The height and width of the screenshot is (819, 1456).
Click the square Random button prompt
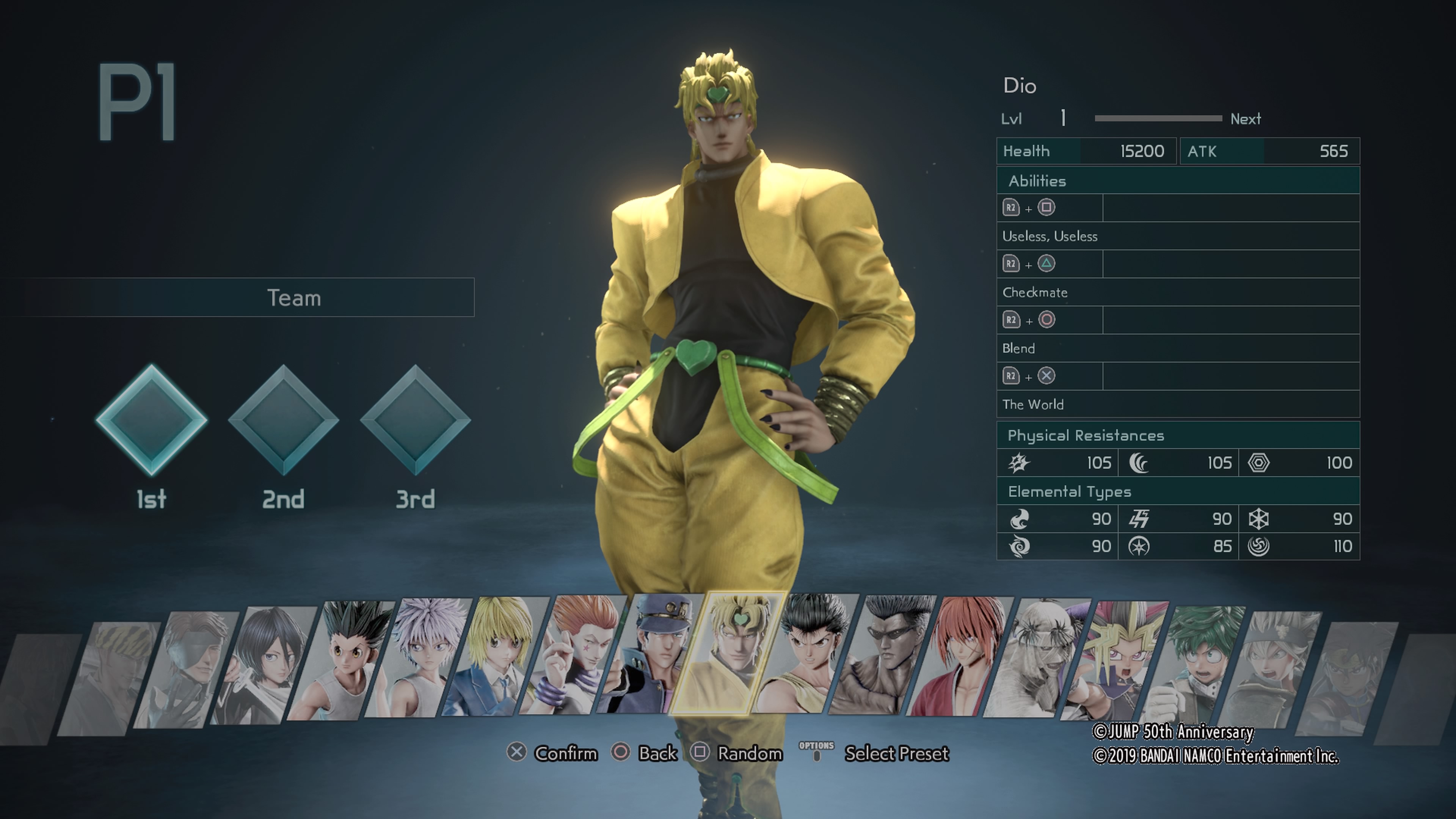click(701, 753)
